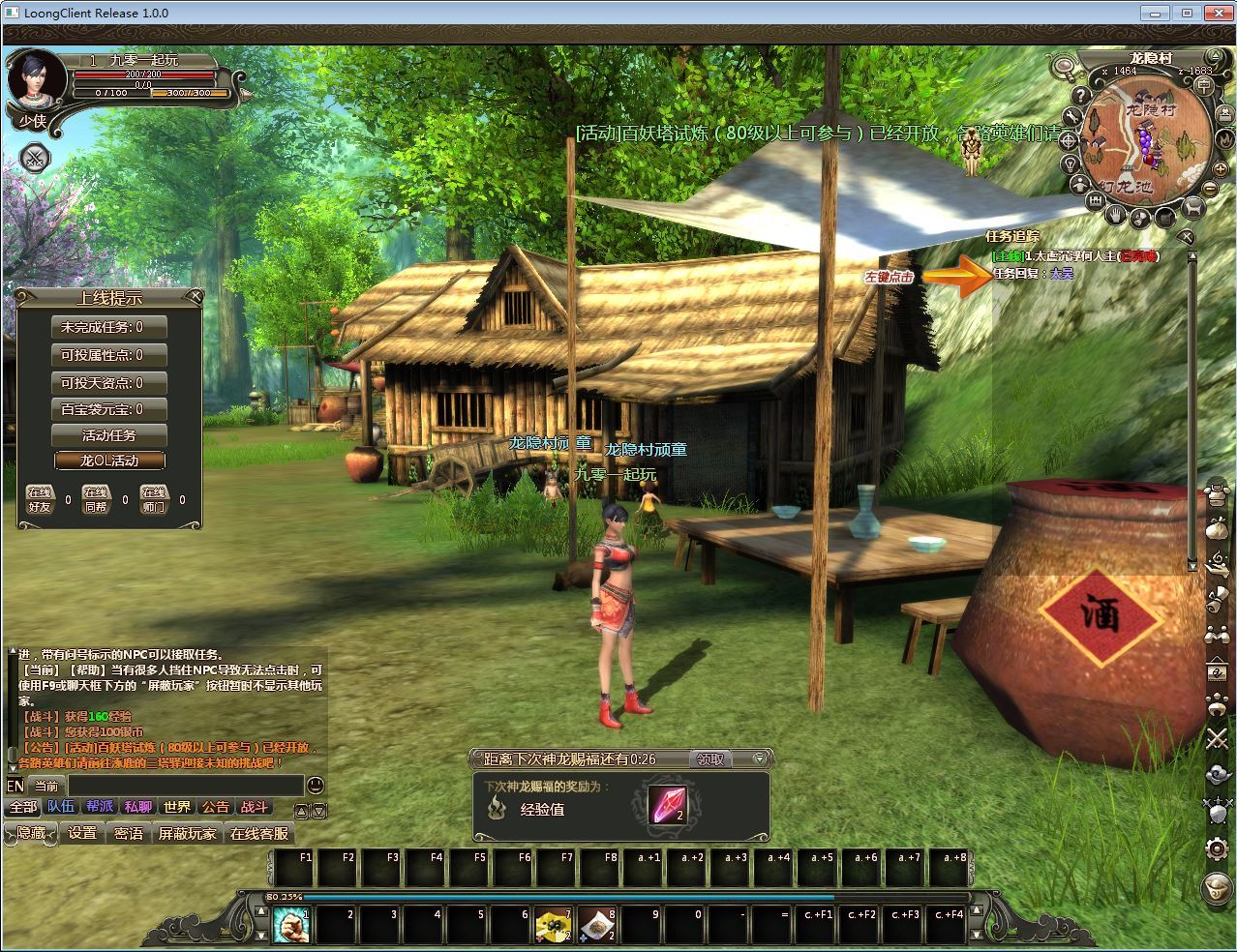1237x952 pixels.
Task: Click the 活动任务 activity quests button
Action: [x=109, y=435]
